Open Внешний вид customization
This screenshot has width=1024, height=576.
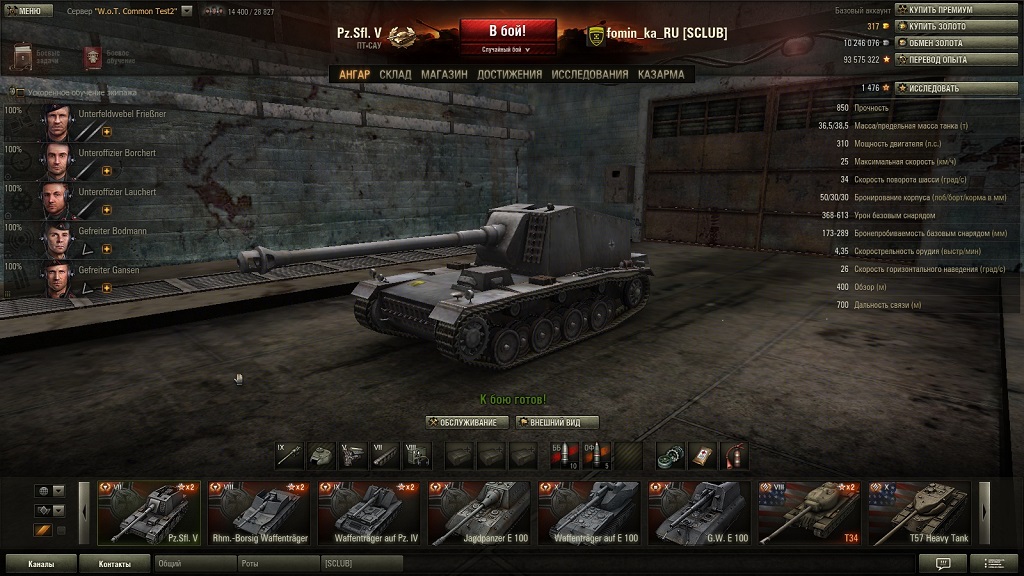tap(557, 422)
